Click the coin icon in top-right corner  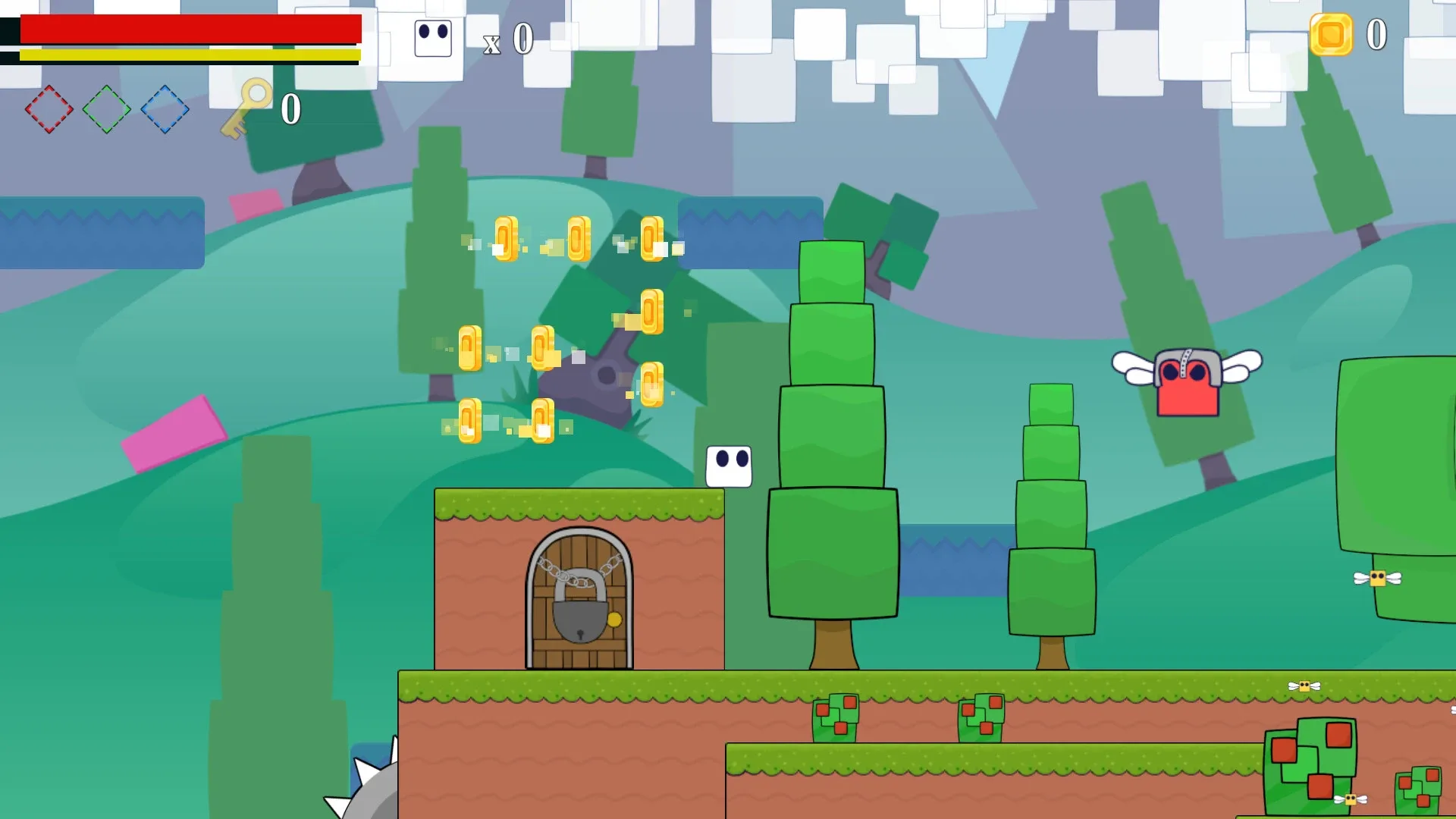[1331, 34]
